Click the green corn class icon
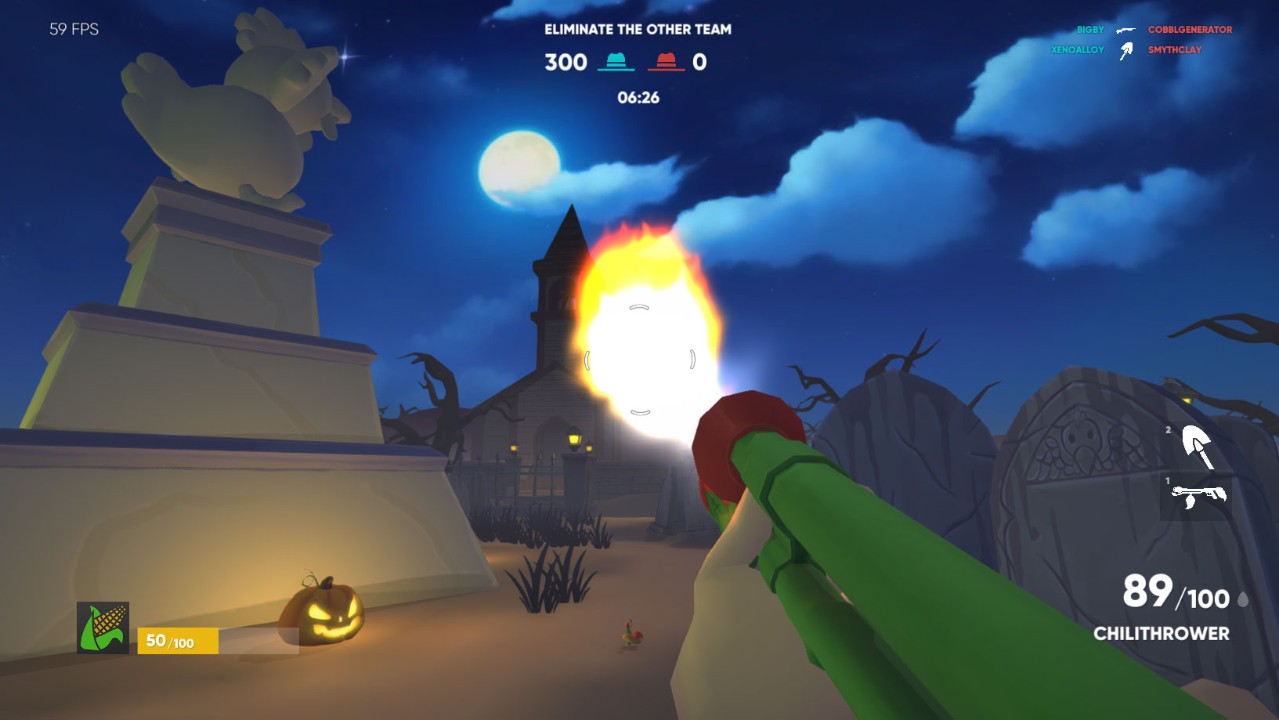1279x720 pixels. pyautogui.click(x=103, y=628)
